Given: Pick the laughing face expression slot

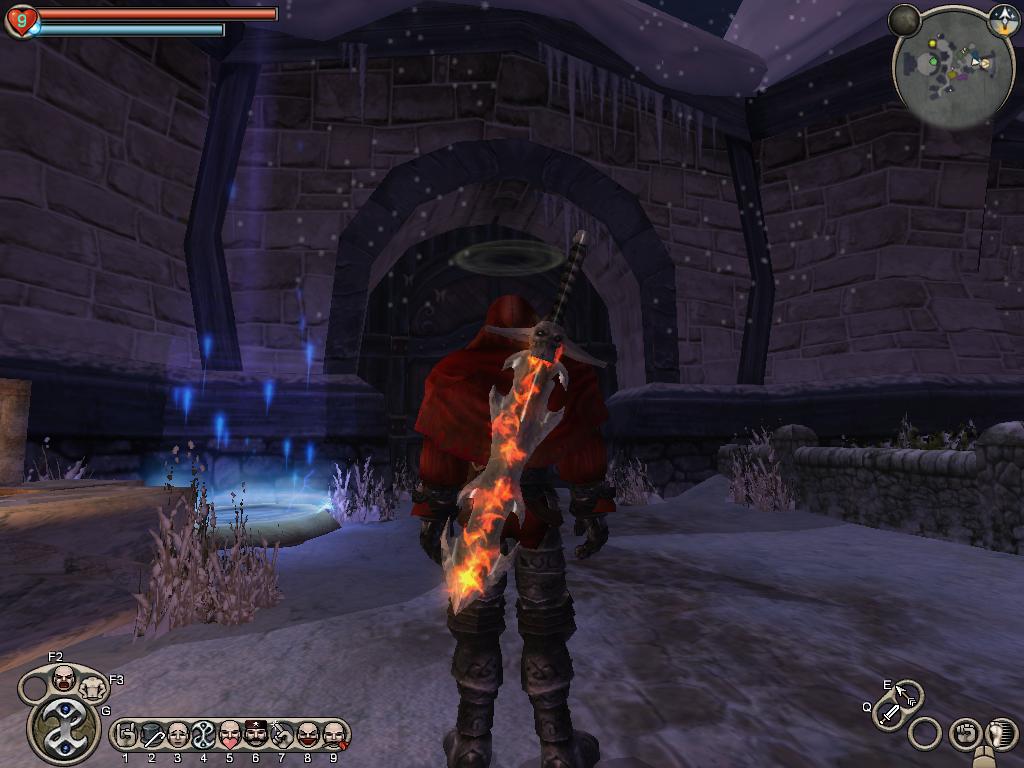Looking at the screenshot, I should [x=307, y=736].
